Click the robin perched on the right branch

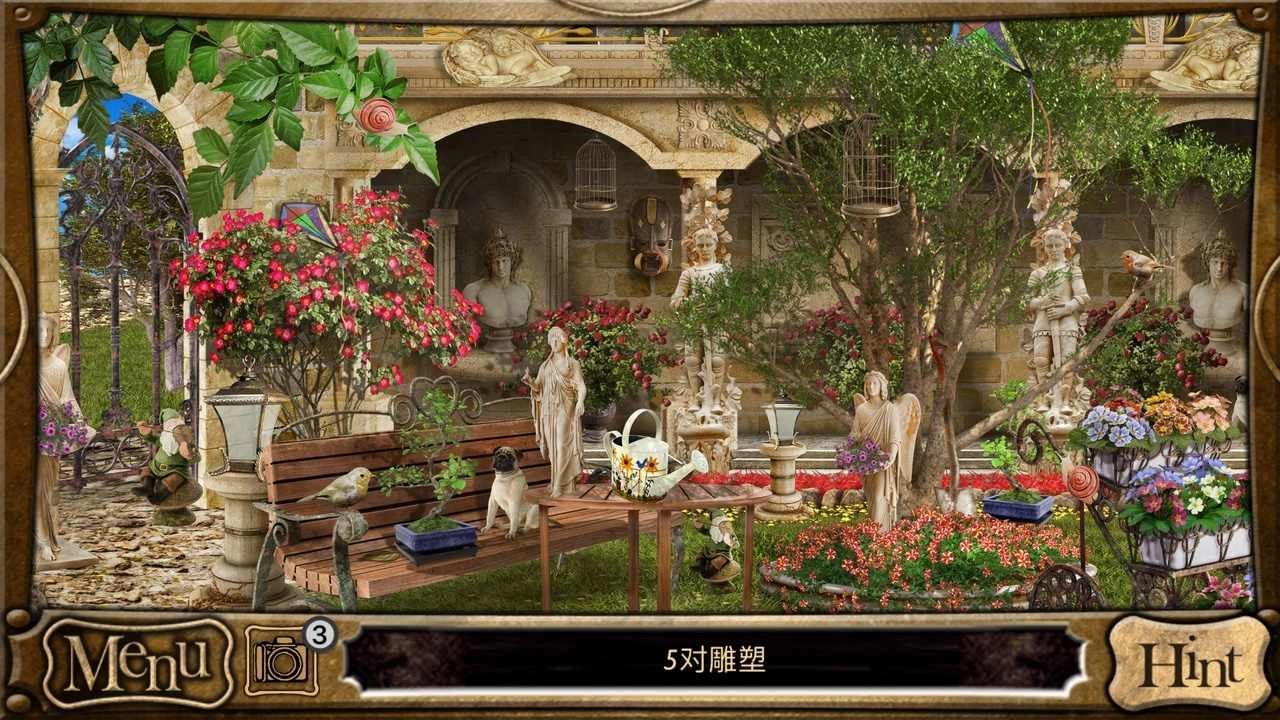[1140, 260]
